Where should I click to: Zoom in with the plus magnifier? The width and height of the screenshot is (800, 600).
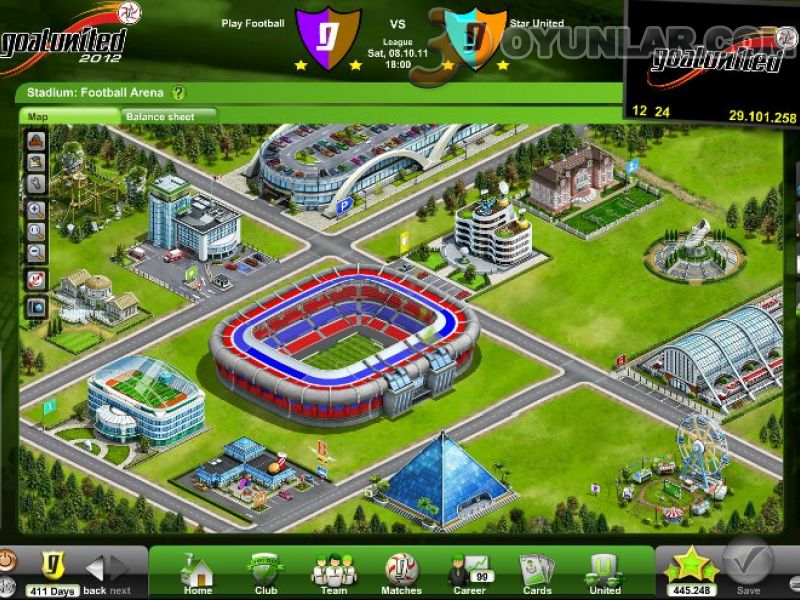pyautogui.click(x=36, y=210)
